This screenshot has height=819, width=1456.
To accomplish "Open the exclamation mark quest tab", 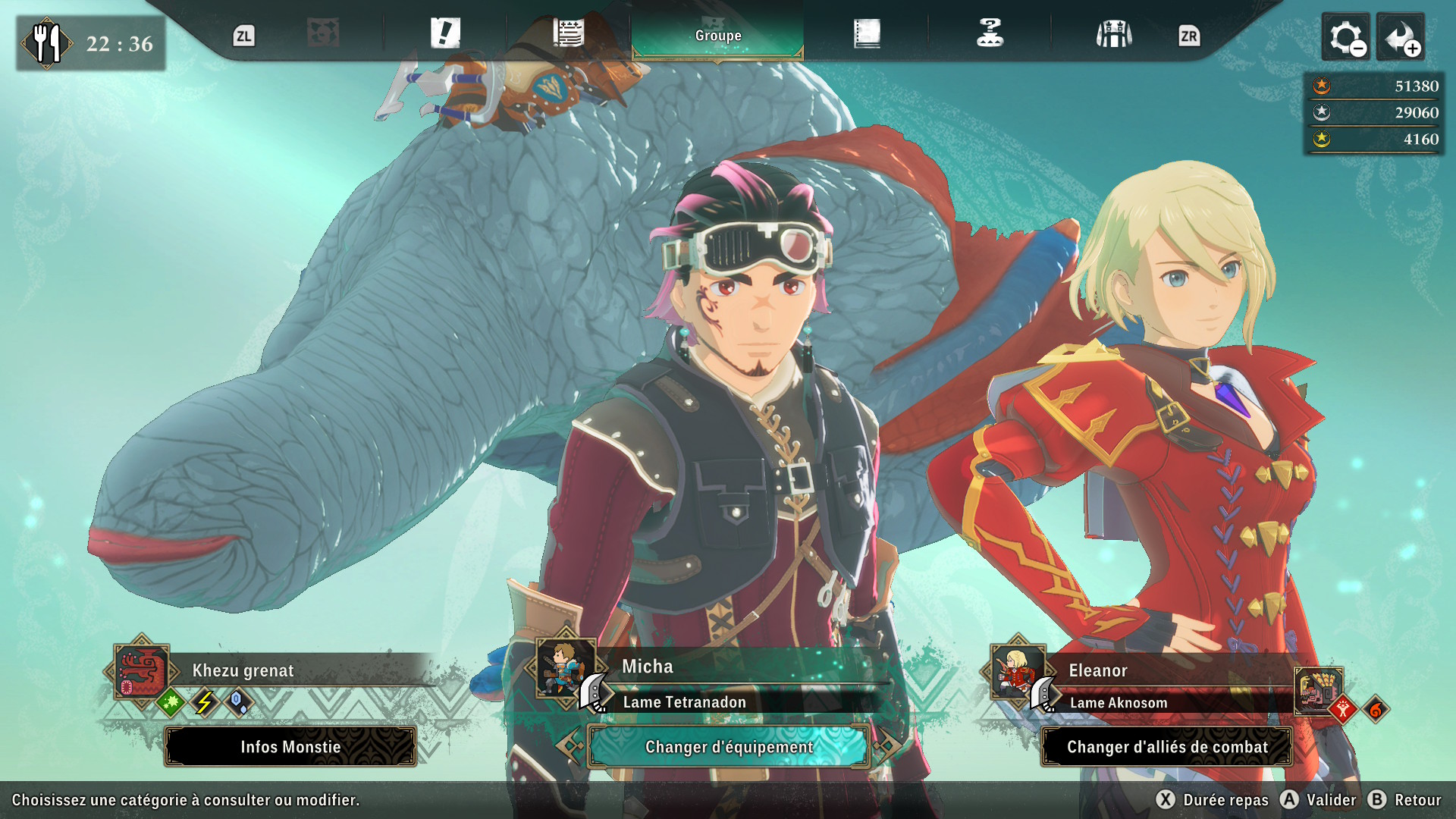I will click(445, 34).
